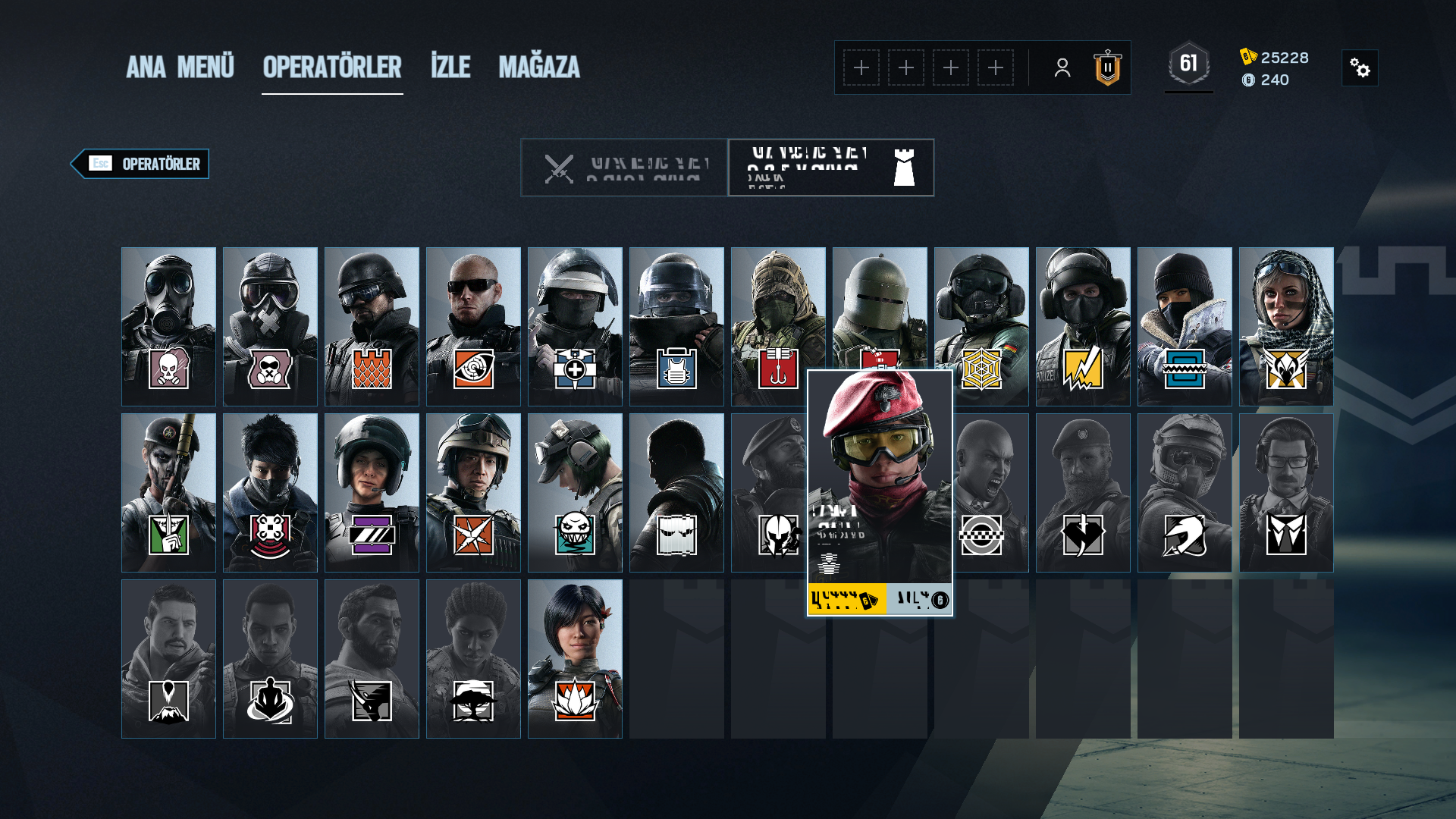Go to the MAĞAZA store tab

(x=538, y=67)
